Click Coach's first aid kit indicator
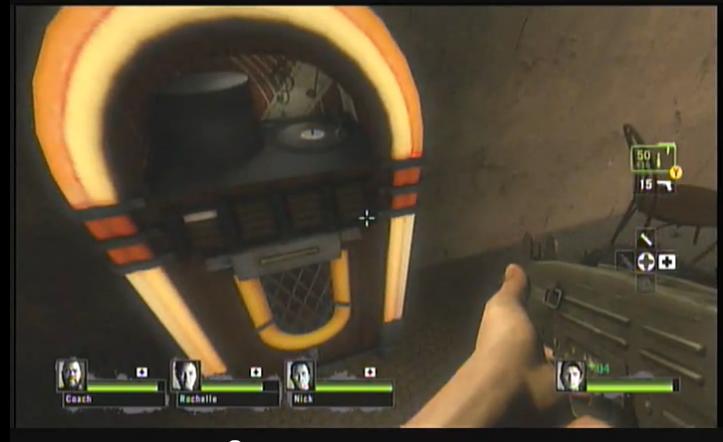The image size is (723, 442). (x=141, y=372)
